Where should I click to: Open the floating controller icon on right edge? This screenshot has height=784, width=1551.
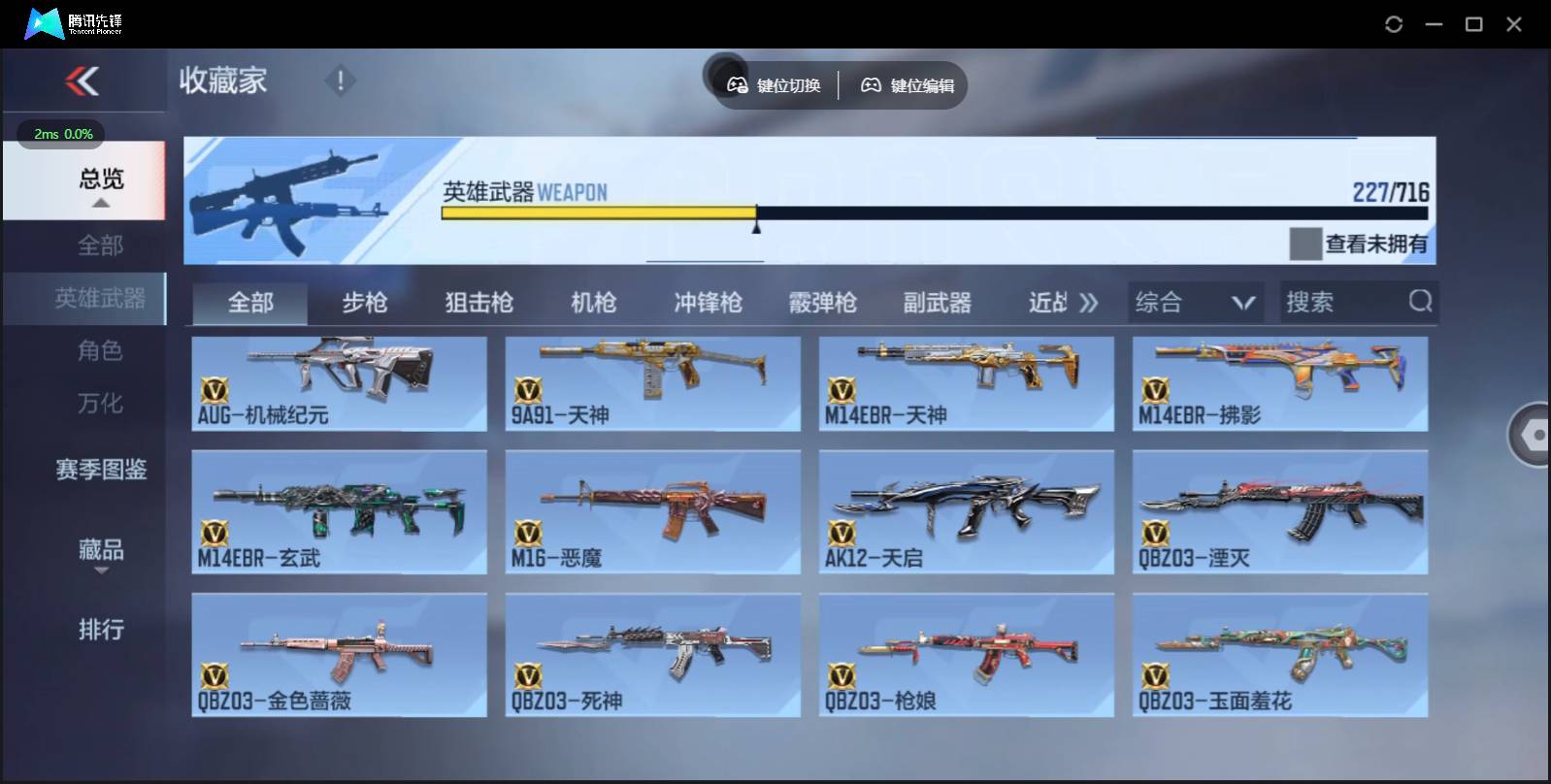pos(1535,436)
